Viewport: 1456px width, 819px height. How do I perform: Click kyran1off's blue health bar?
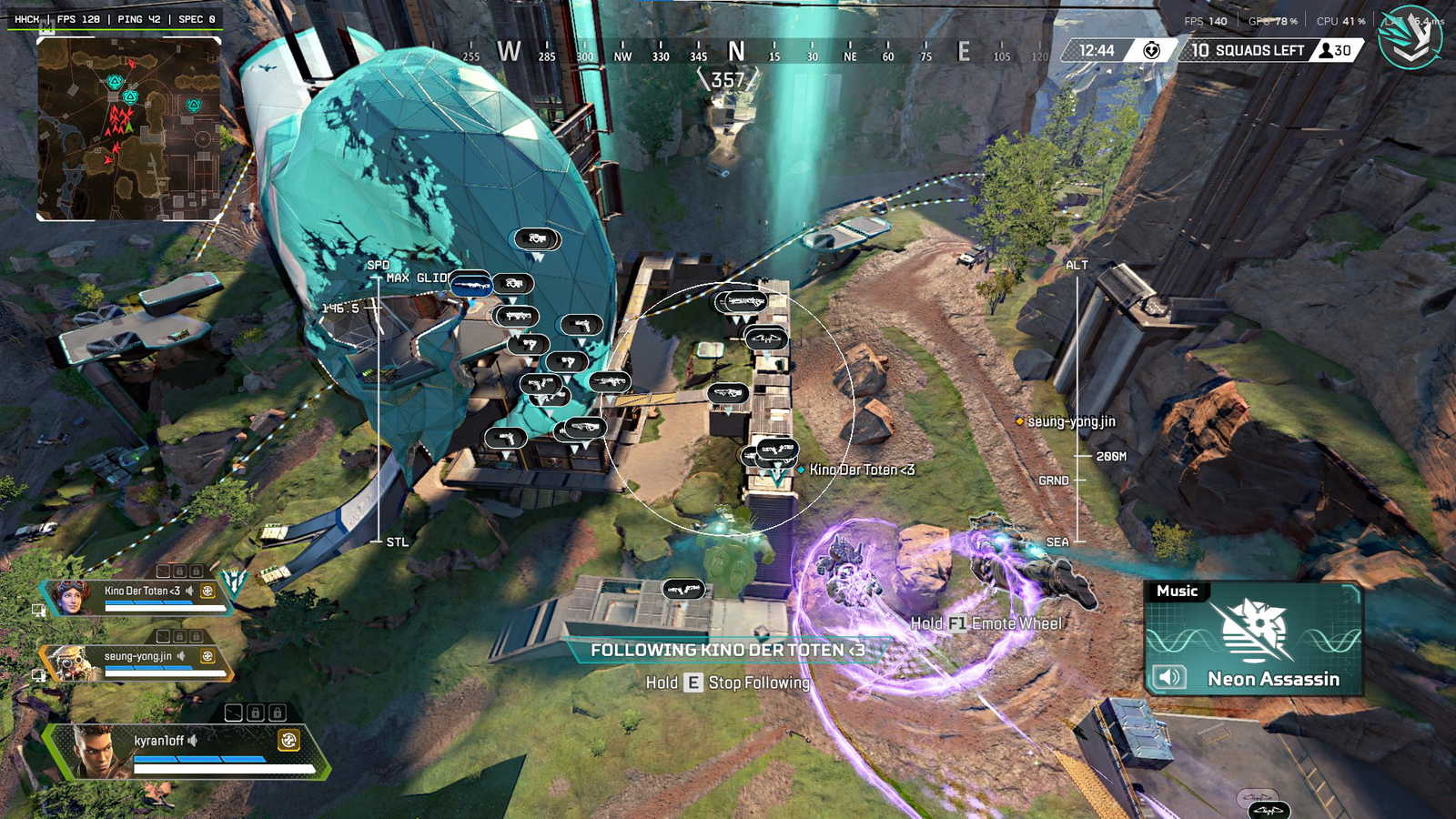pos(198,759)
